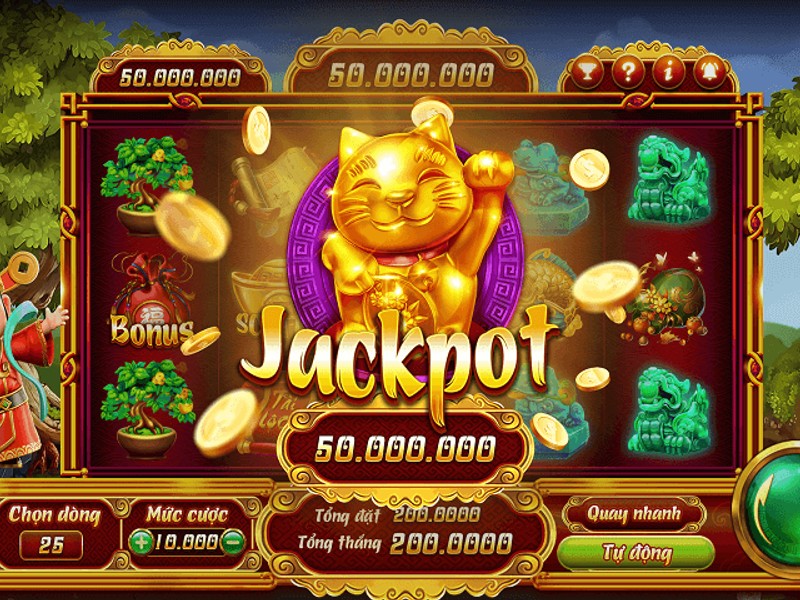Image resolution: width=800 pixels, height=600 pixels.
Task: Decrease bet with the green minus button
Action: coord(233,542)
